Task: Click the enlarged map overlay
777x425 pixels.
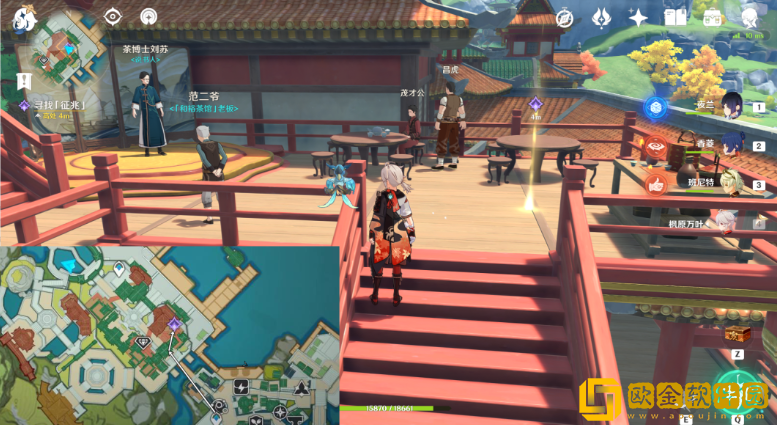Action: (x=169, y=335)
